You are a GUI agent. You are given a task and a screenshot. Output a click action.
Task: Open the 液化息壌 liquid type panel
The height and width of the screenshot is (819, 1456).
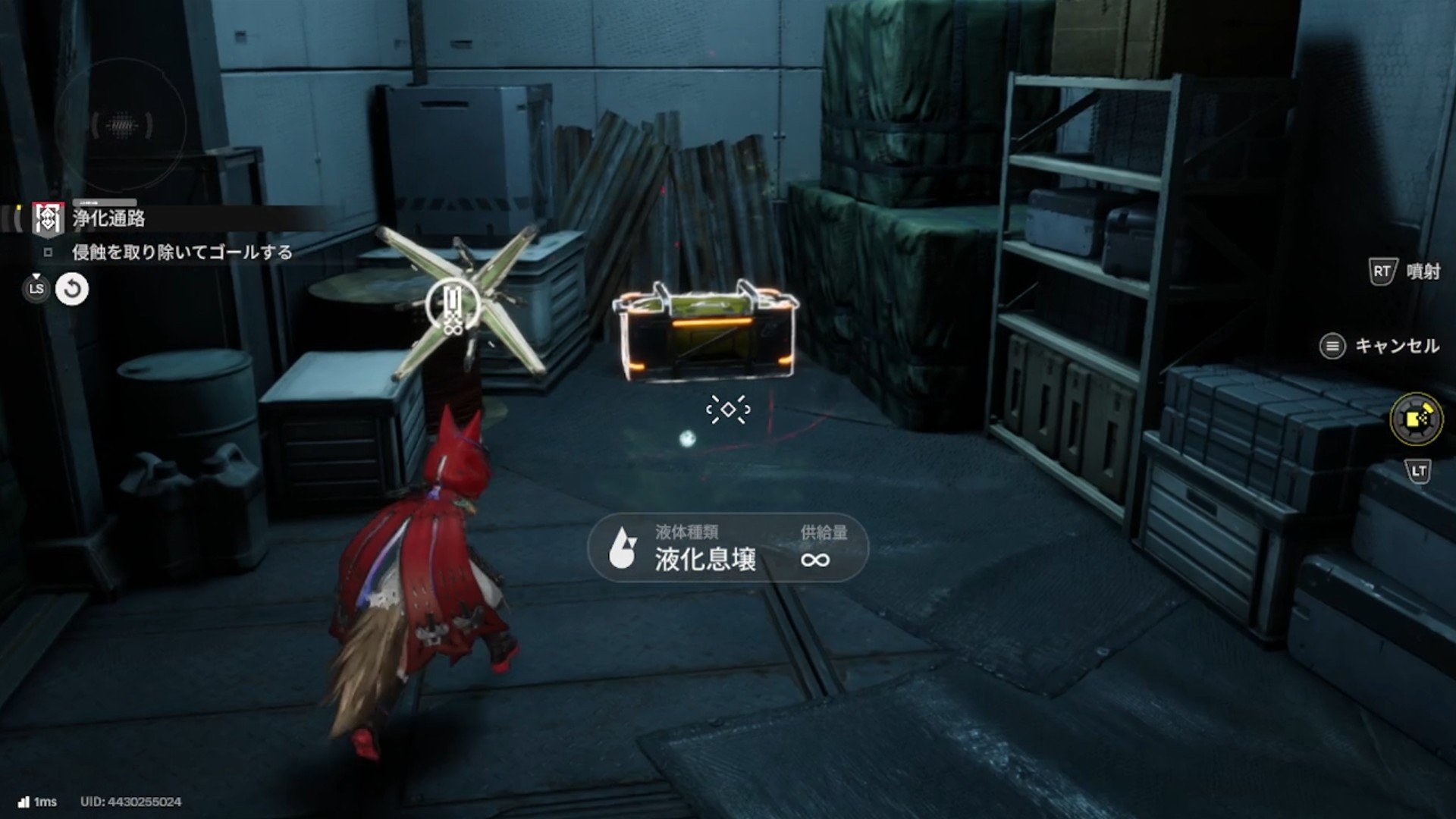tap(727, 548)
